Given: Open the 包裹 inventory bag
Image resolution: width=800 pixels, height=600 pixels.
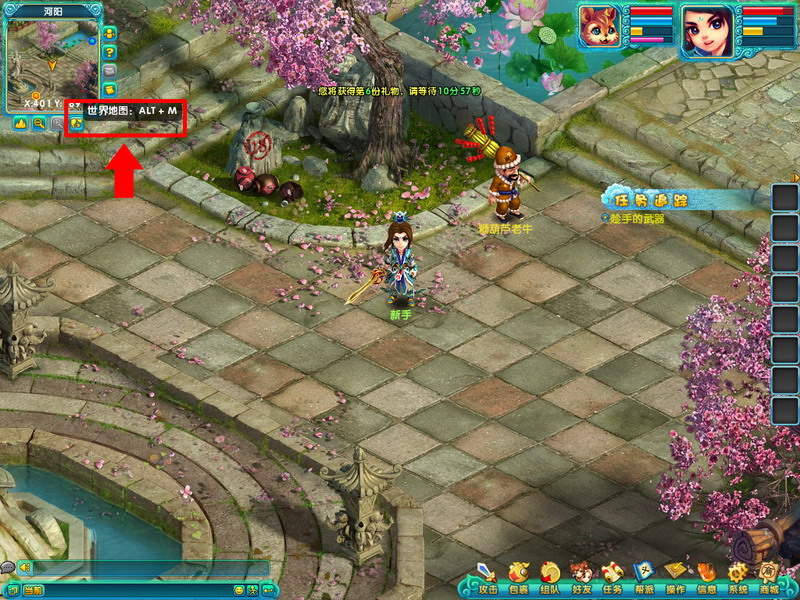Looking at the screenshot, I should [x=518, y=576].
